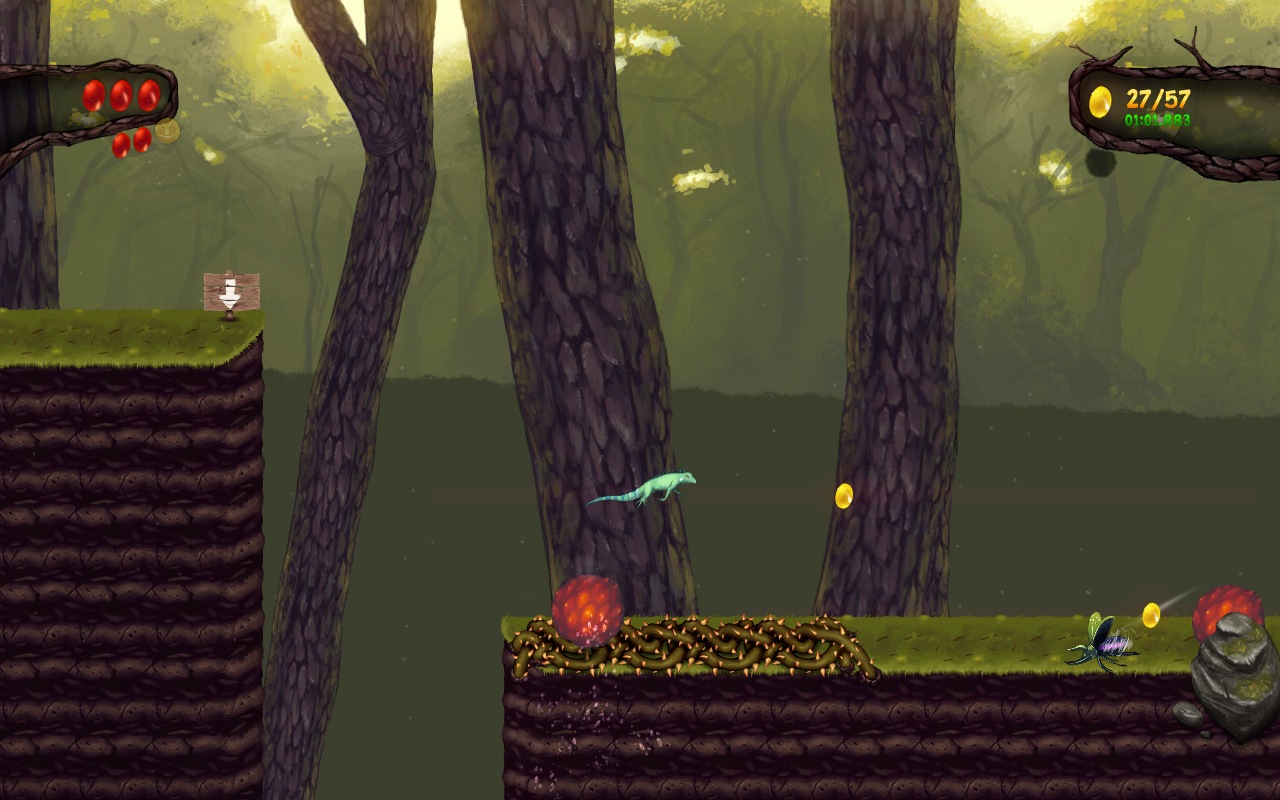Viewport: 1280px width, 800px height.
Task: Click the 27/57 coin counter text
Action: point(1158,99)
